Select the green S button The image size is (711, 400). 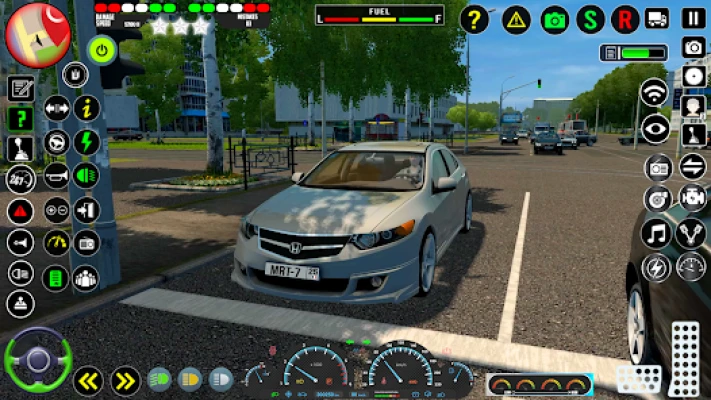click(x=591, y=19)
